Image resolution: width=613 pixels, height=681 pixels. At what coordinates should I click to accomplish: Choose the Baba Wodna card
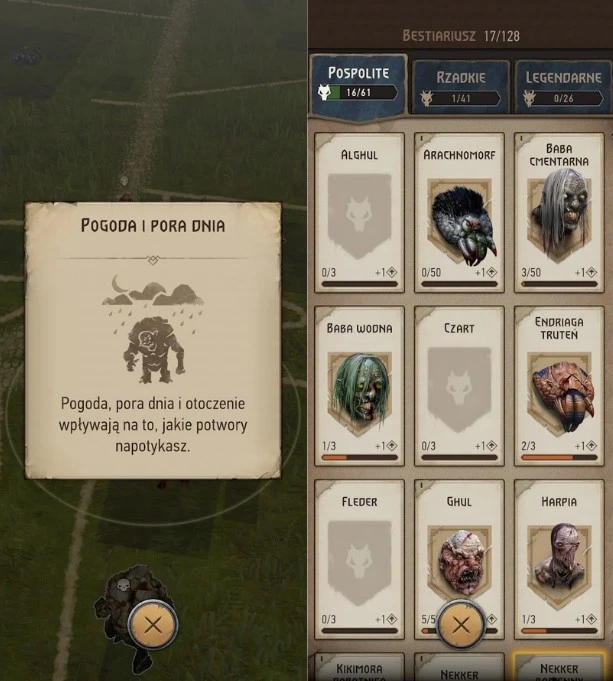pos(359,386)
